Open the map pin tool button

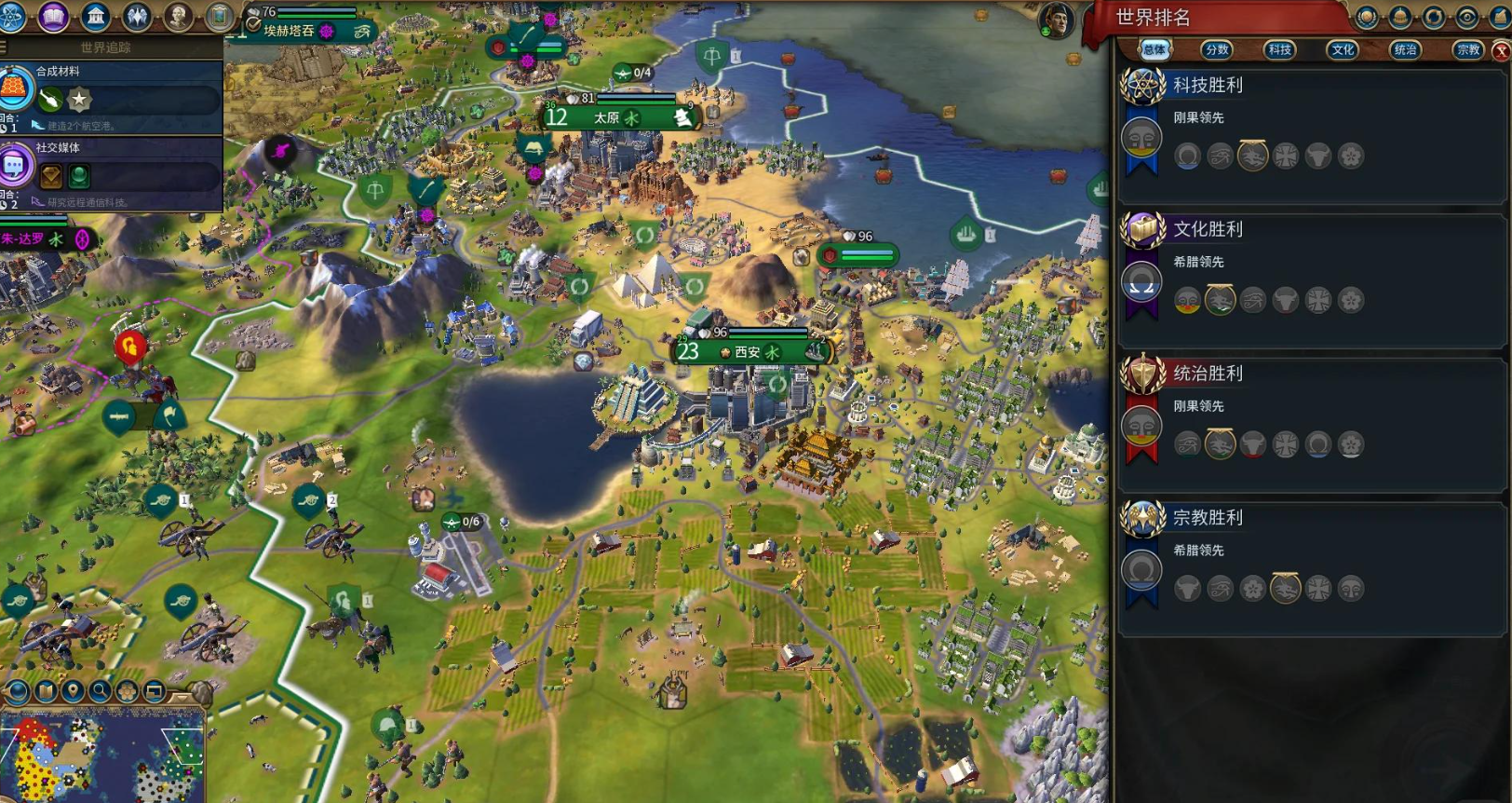72,691
